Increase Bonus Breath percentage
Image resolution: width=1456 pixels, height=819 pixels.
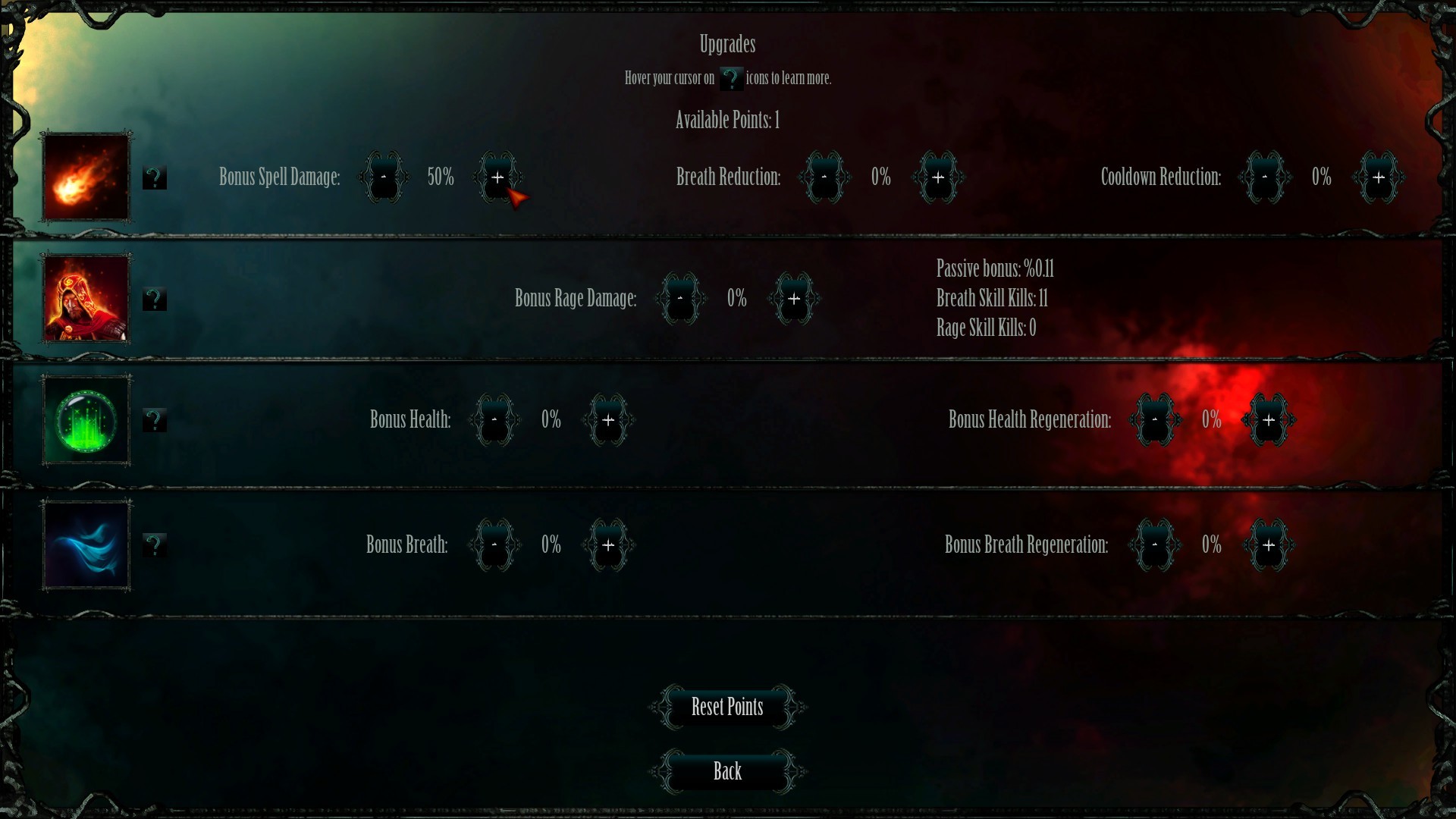click(608, 544)
